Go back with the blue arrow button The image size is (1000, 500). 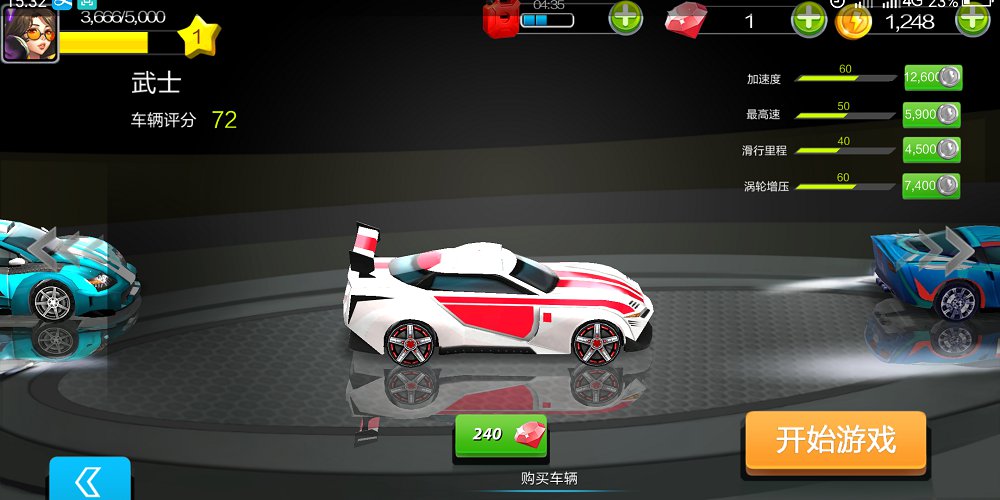click(90, 480)
